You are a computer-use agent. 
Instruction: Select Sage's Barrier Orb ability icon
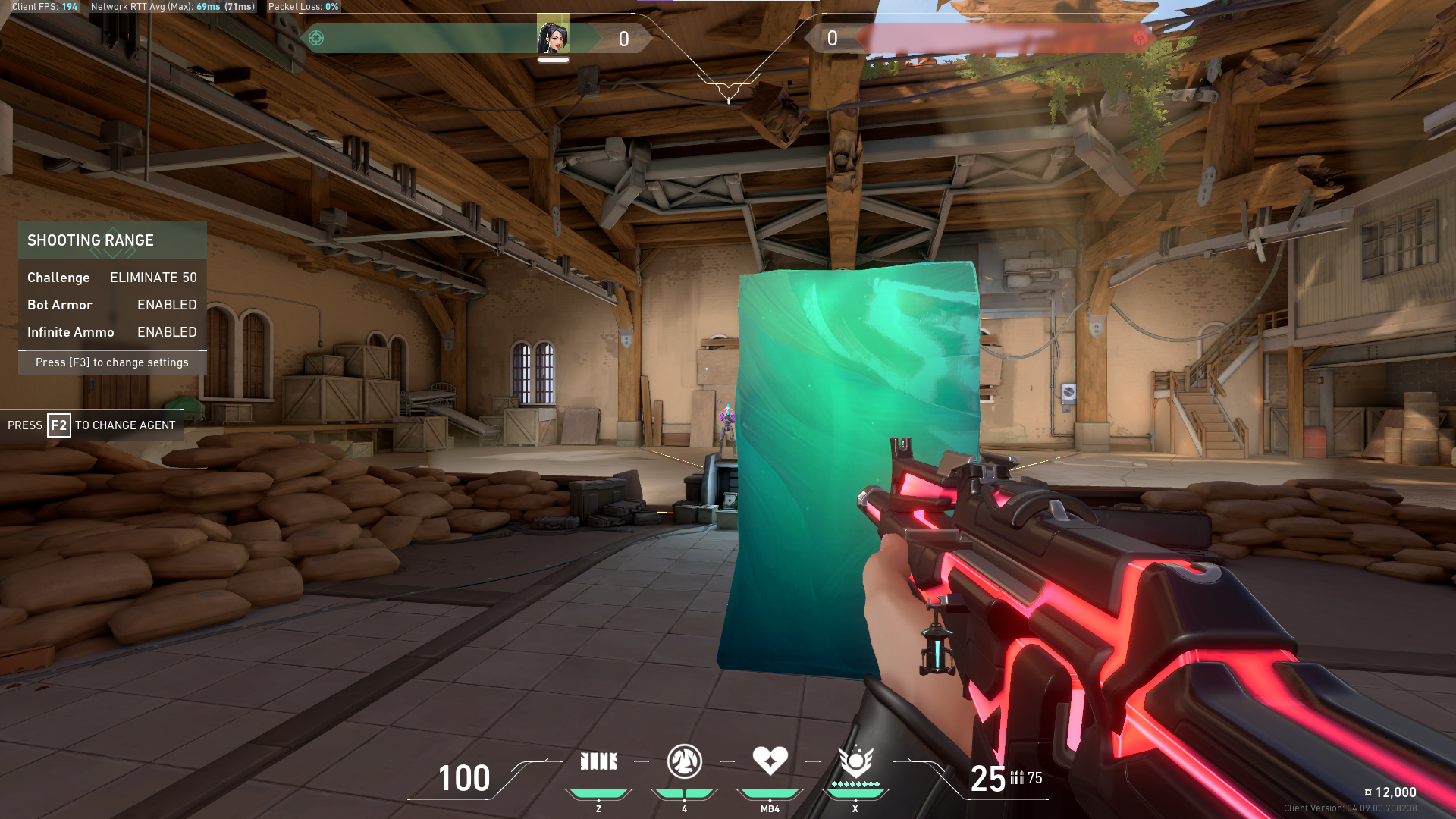tap(599, 761)
